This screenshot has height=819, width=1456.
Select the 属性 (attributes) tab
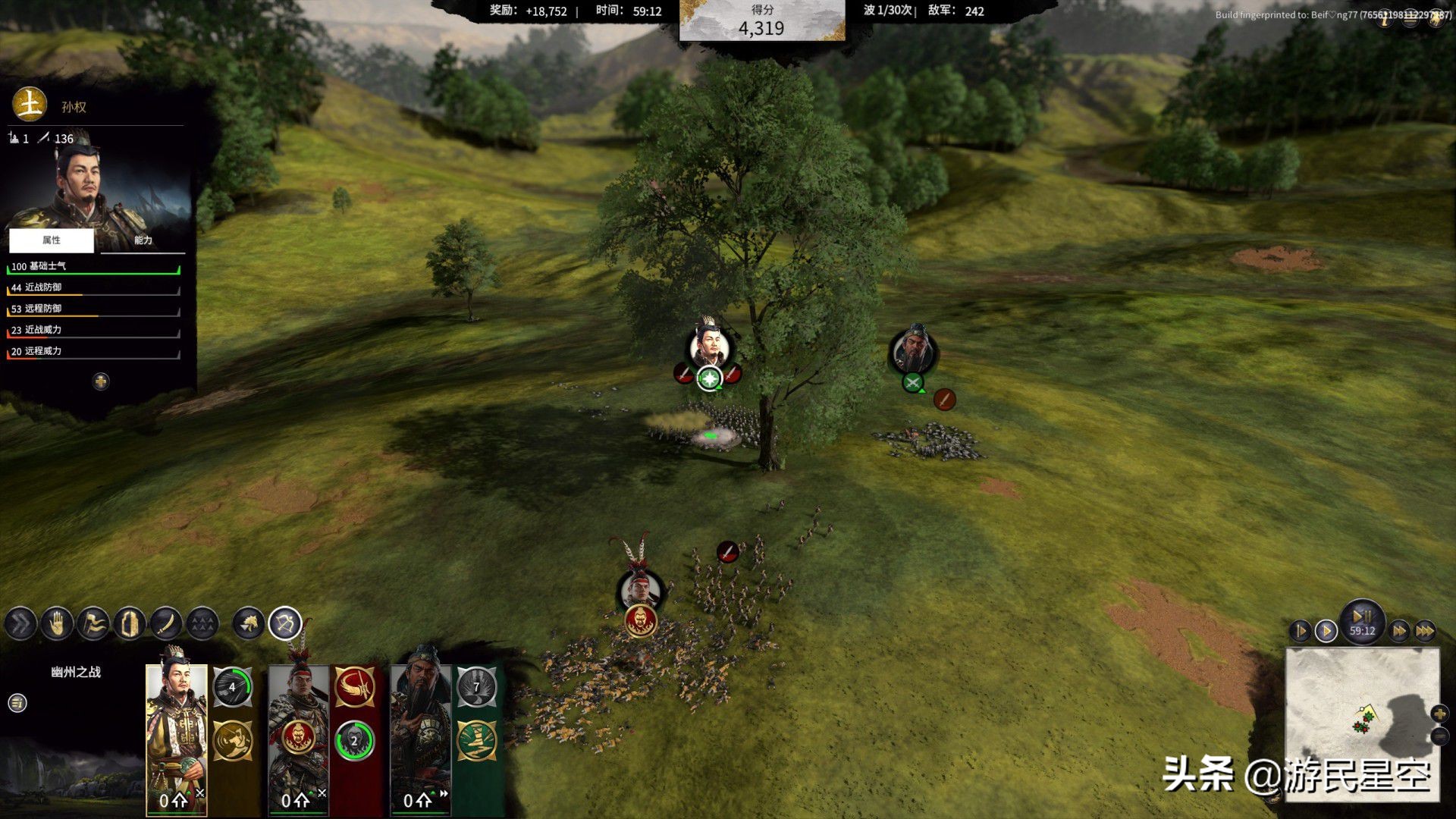click(52, 240)
